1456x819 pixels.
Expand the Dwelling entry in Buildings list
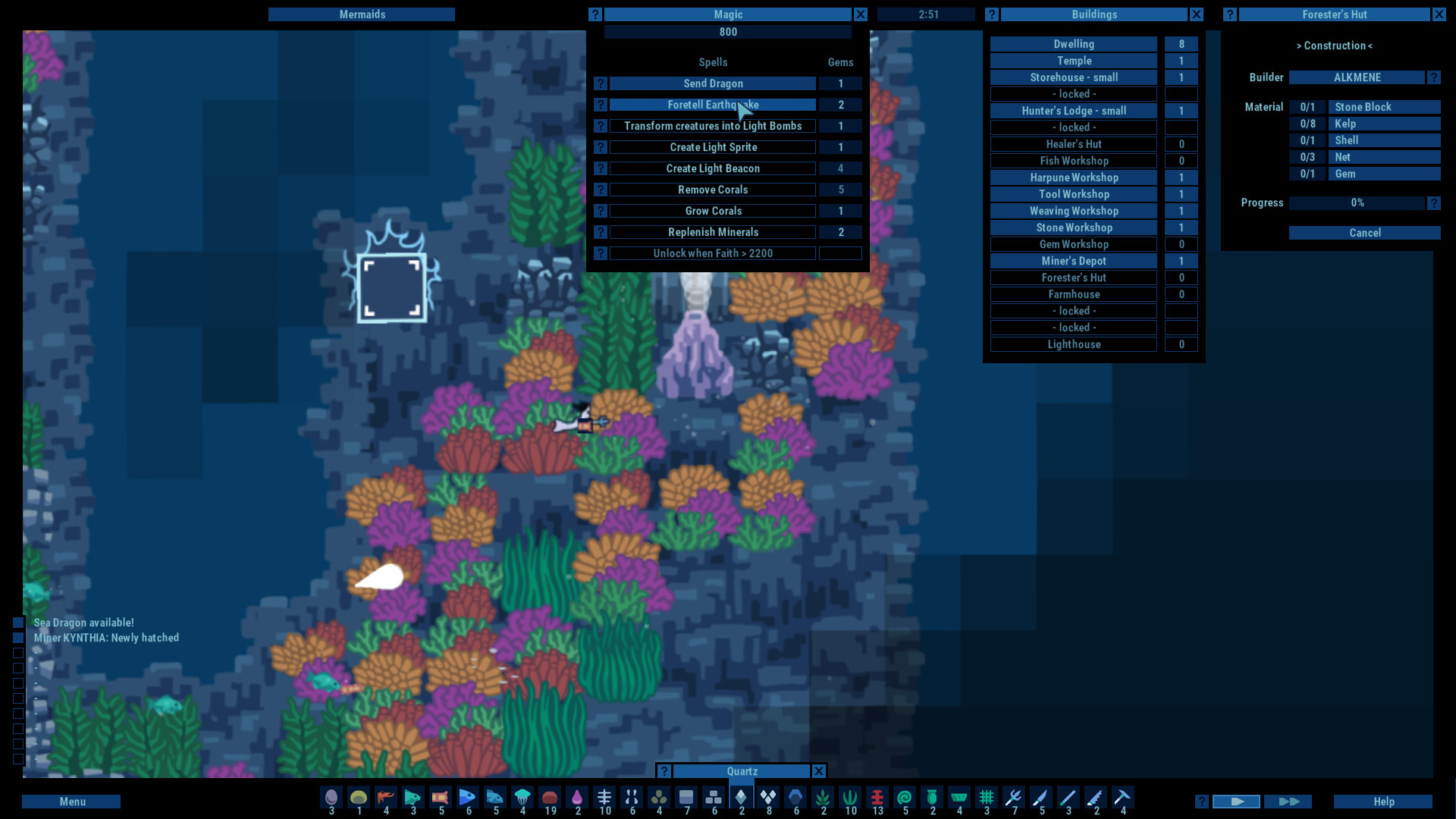click(1073, 43)
